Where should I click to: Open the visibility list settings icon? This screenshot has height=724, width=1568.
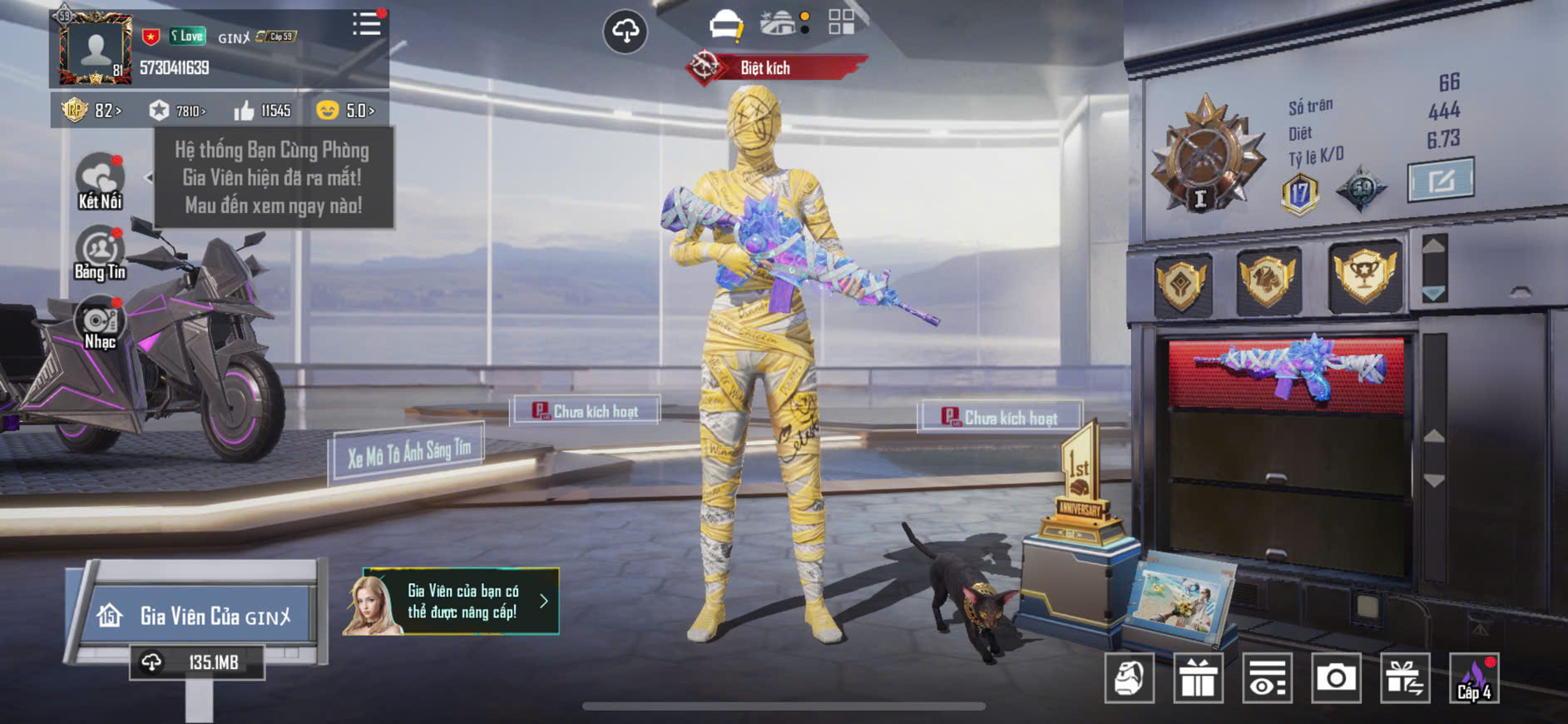point(1267,679)
